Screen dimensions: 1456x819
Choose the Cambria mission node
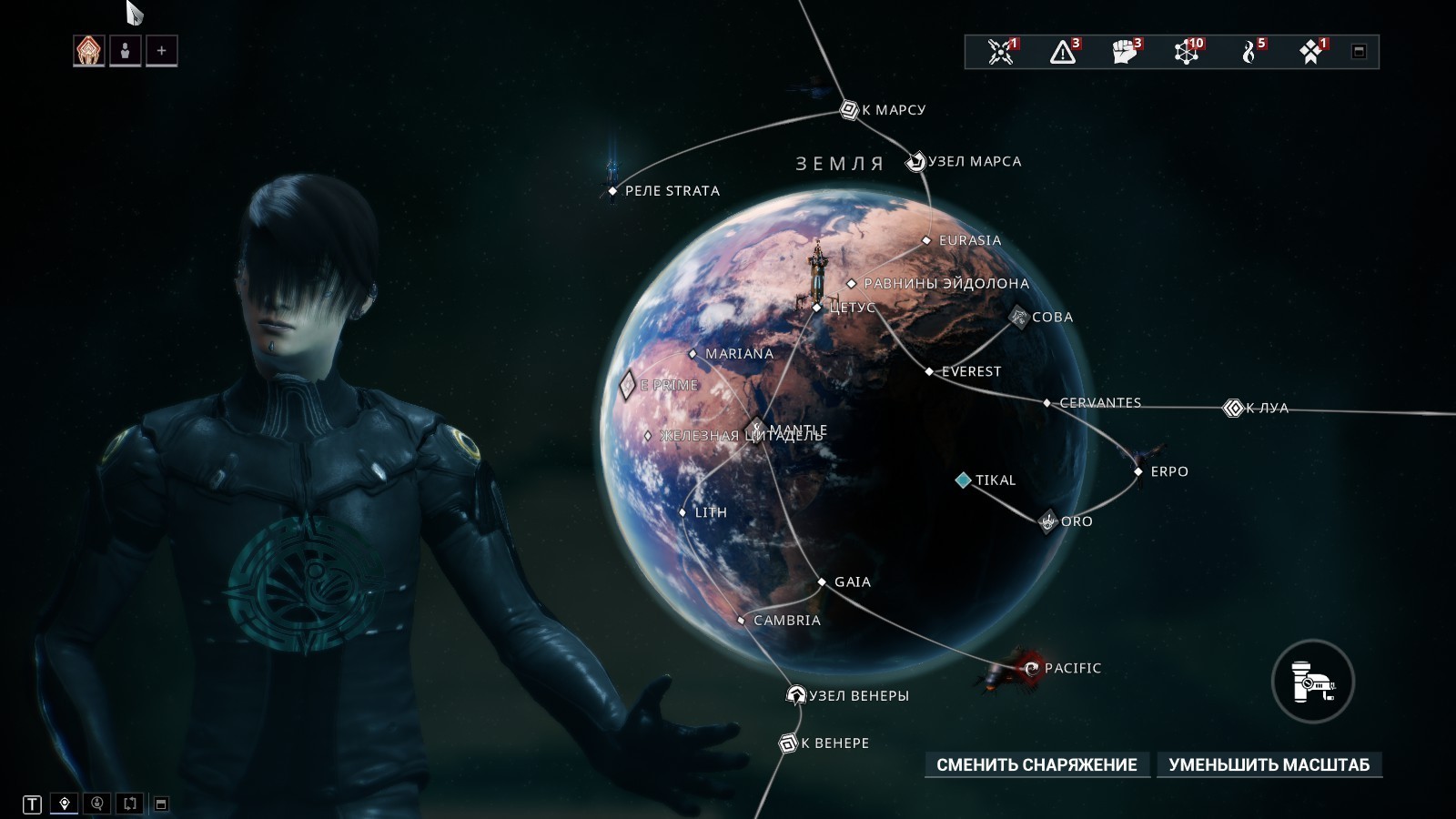(x=742, y=621)
